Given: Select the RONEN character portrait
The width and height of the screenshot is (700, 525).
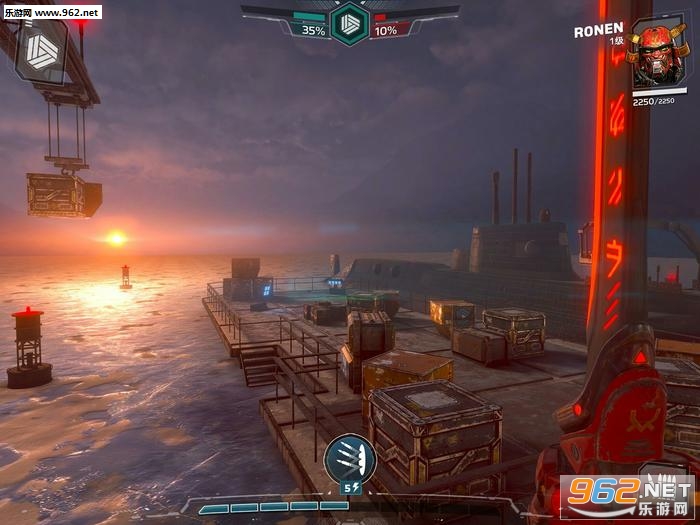Looking at the screenshot, I should click(x=659, y=55).
